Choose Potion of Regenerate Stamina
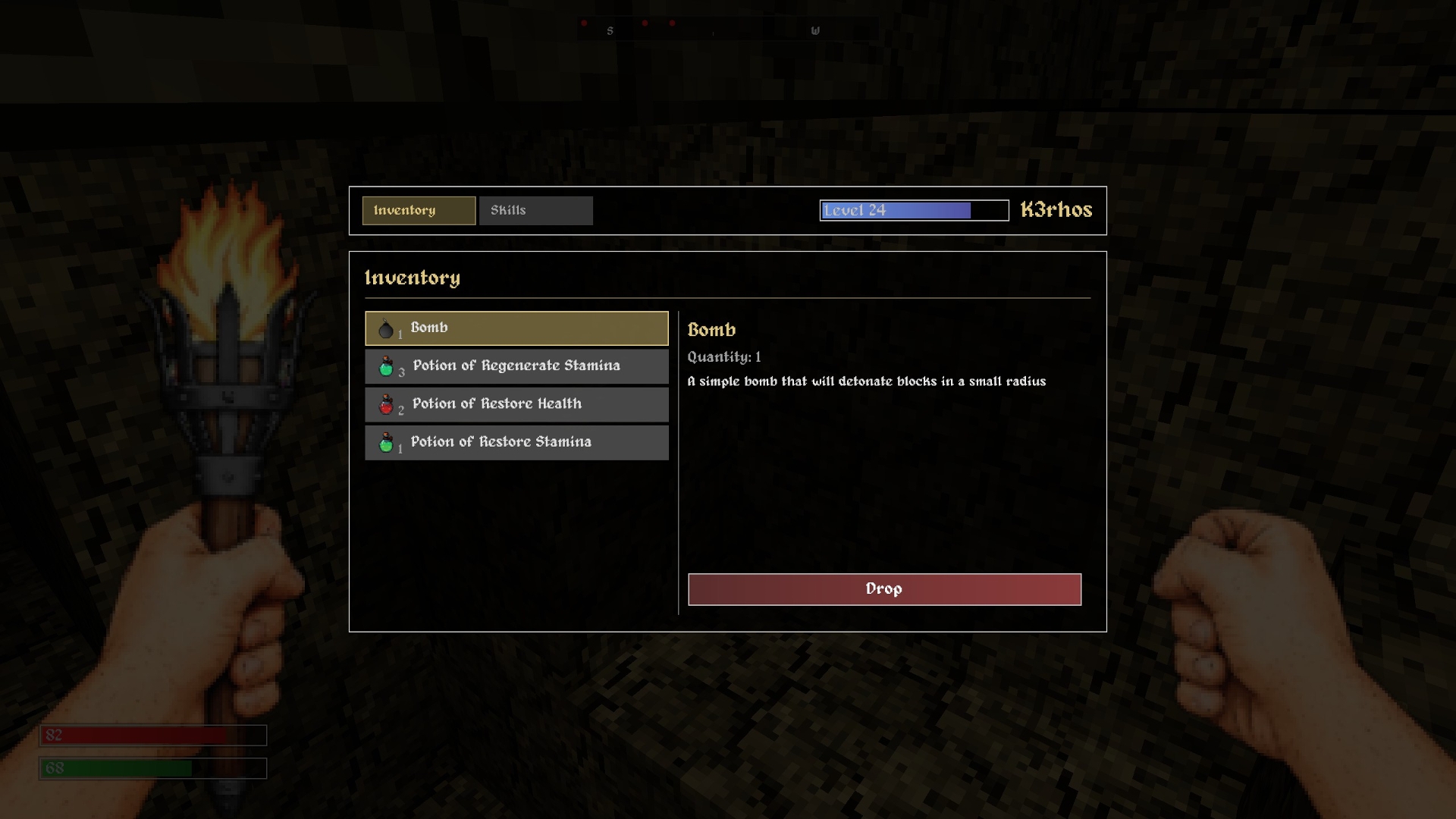 tap(516, 366)
